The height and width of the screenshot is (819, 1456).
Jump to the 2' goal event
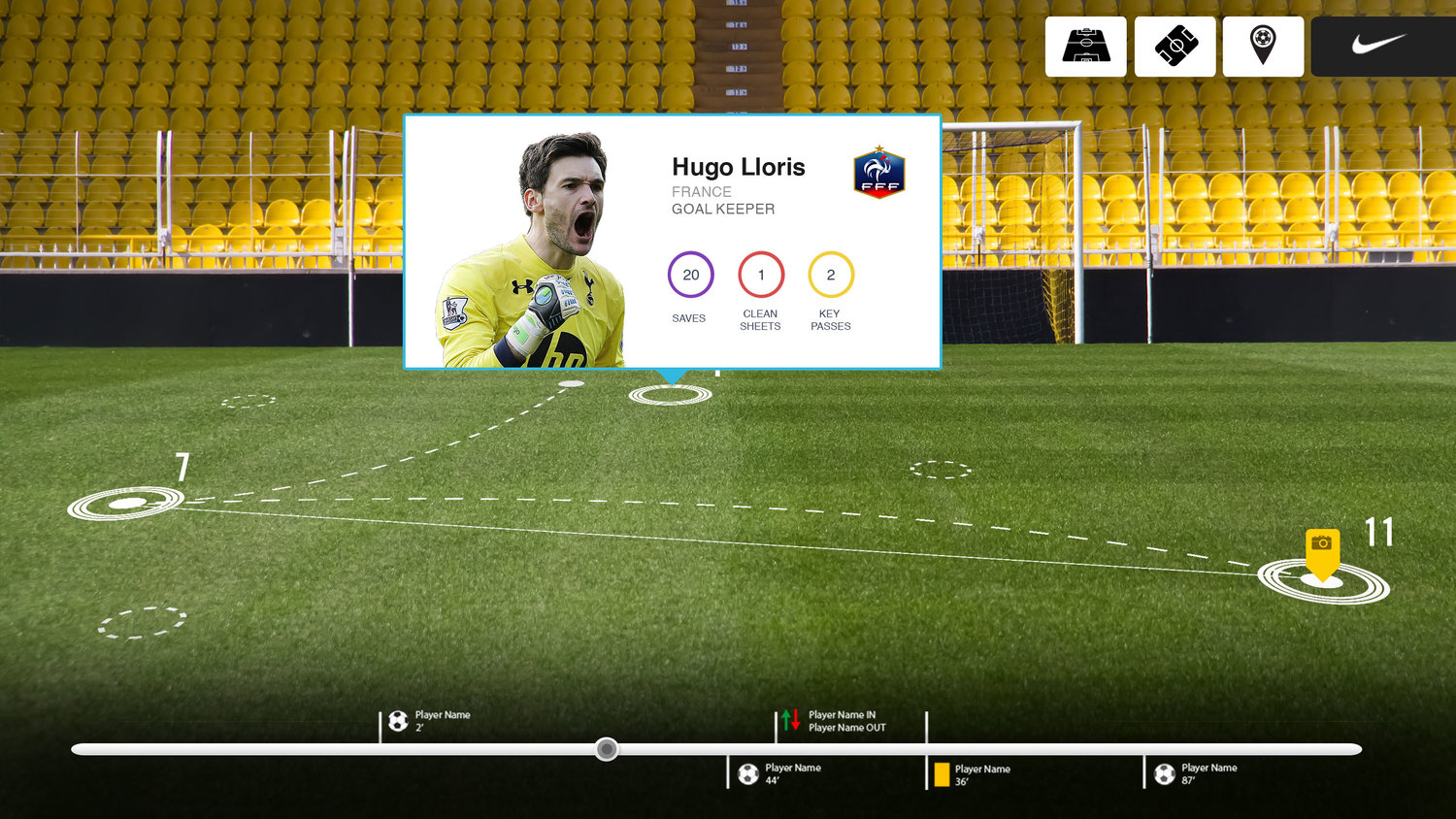(x=398, y=721)
